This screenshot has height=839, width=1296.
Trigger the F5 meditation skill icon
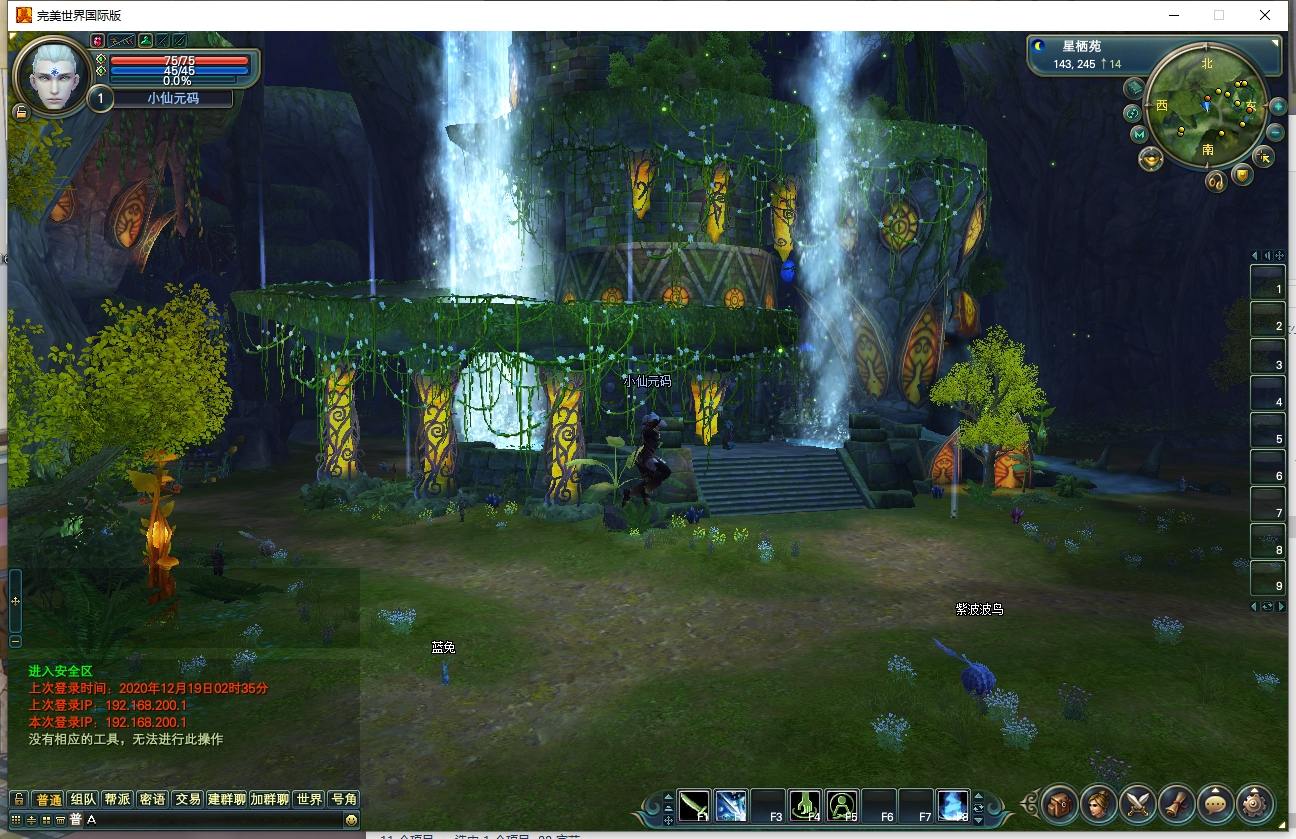click(x=842, y=804)
